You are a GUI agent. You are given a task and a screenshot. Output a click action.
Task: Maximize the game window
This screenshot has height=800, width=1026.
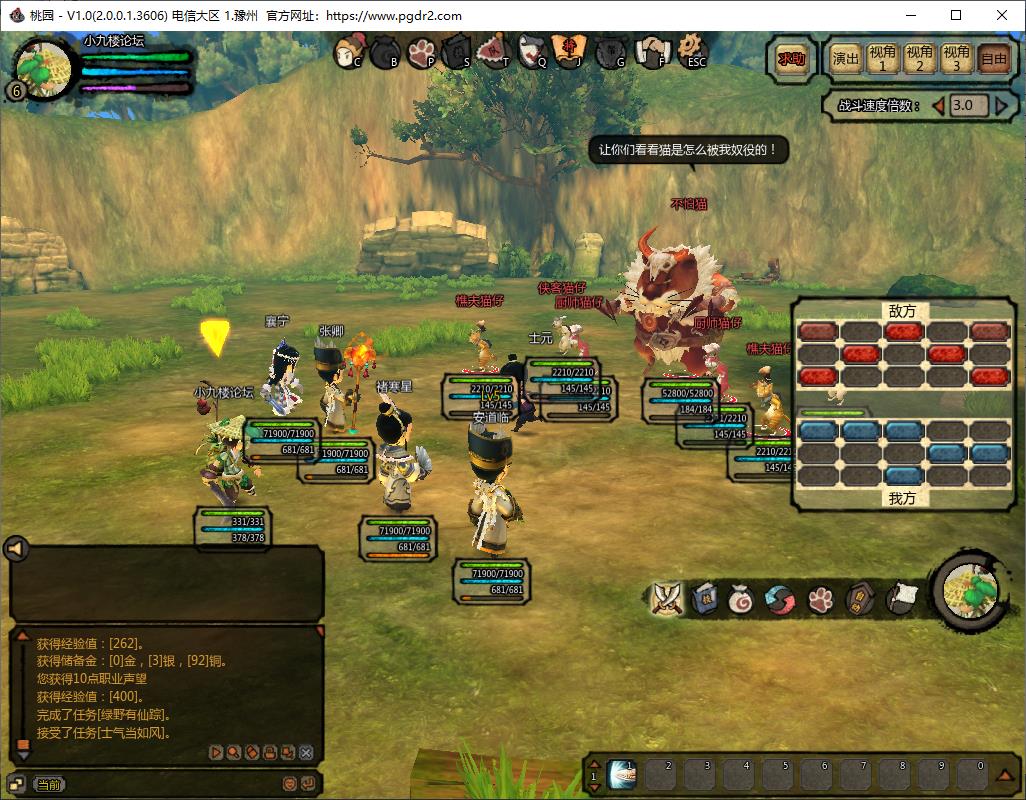tap(956, 15)
